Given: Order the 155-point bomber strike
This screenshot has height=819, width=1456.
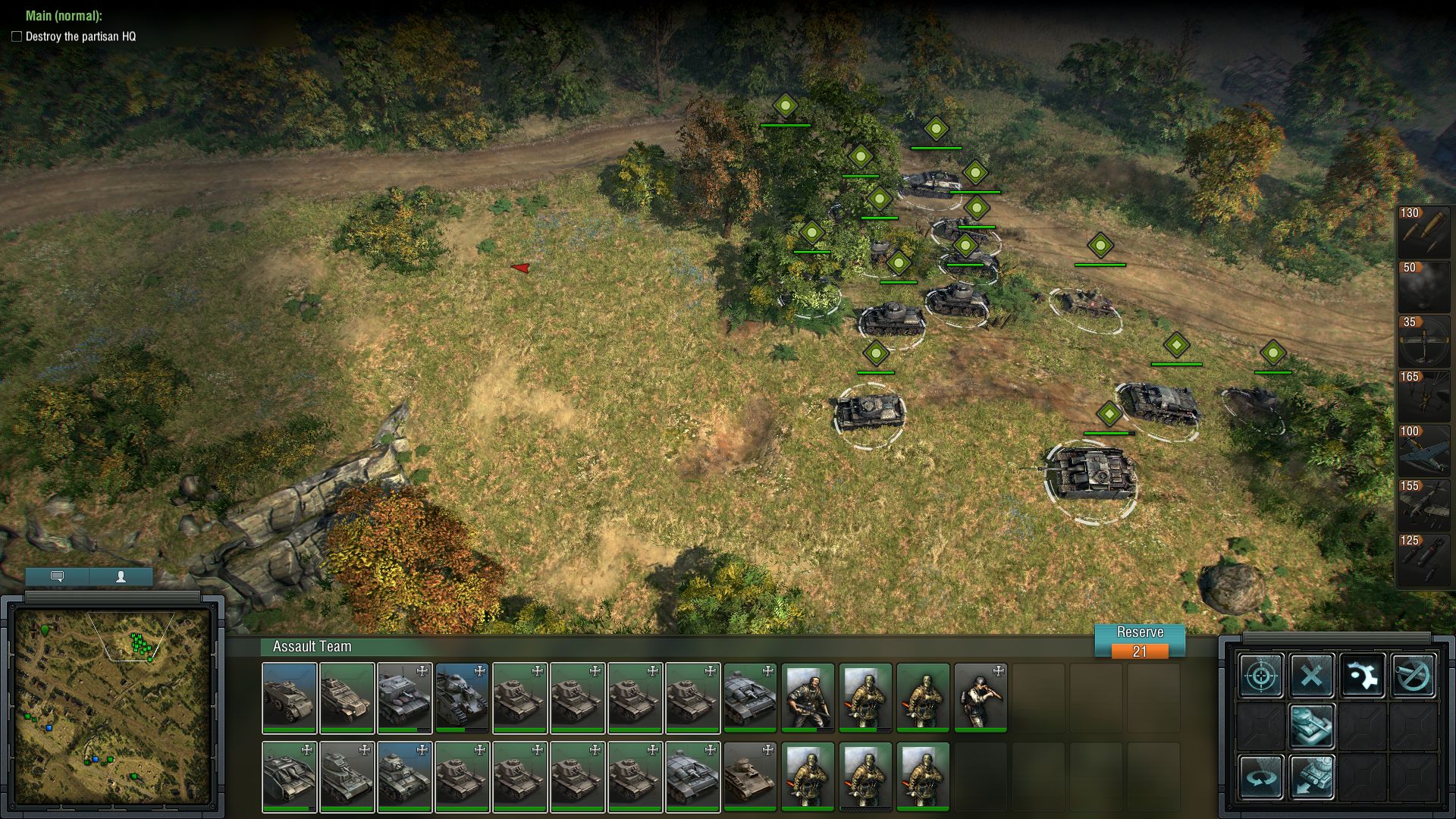Looking at the screenshot, I should [x=1423, y=504].
